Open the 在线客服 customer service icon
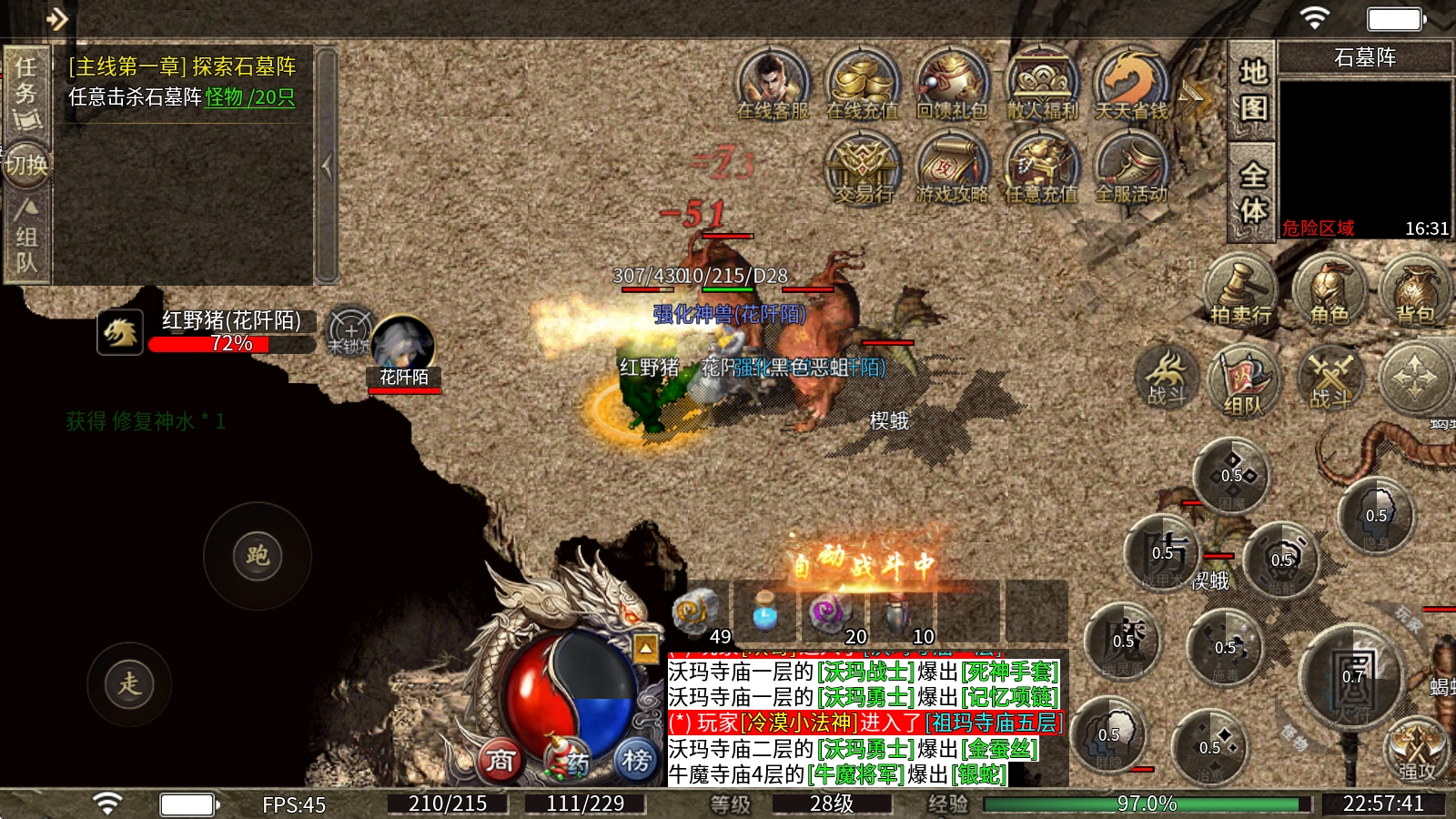Screen dimensions: 1456x819 (773, 83)
